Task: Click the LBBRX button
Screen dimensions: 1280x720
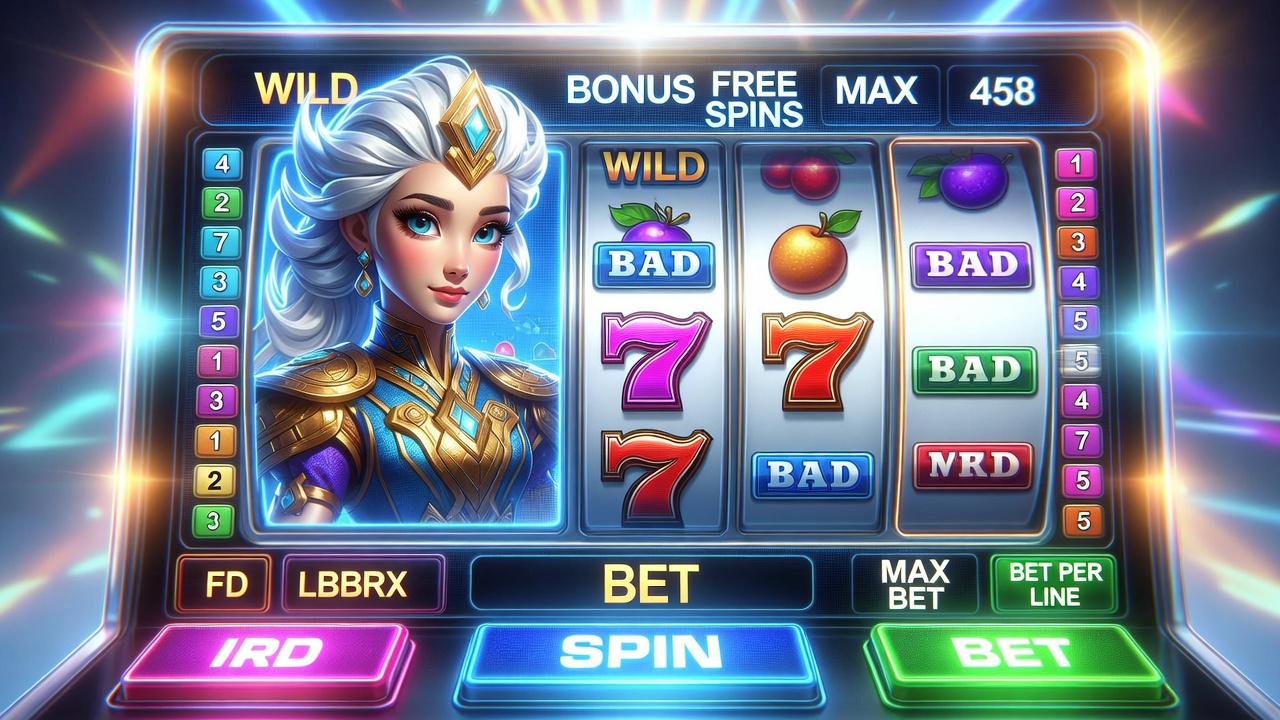Action: click(x=364, y=584)
